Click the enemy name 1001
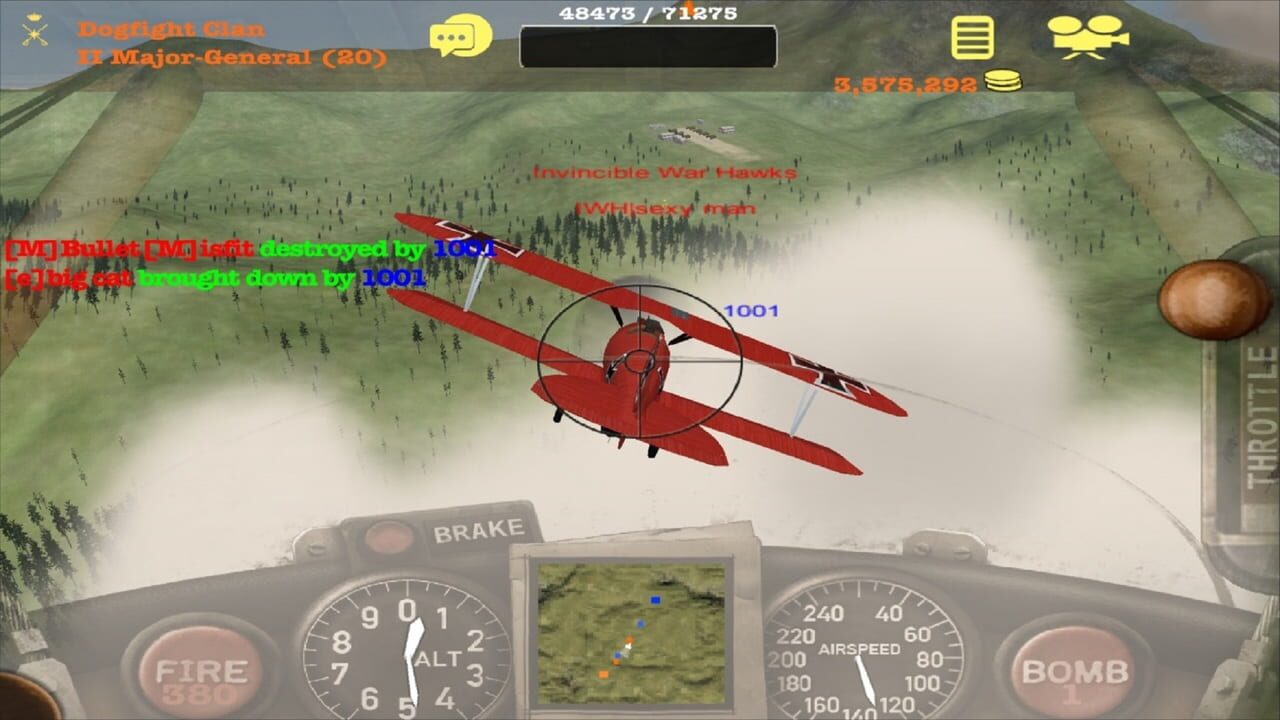This screenshot has height=720, width=1280. [x=751, y=312]
